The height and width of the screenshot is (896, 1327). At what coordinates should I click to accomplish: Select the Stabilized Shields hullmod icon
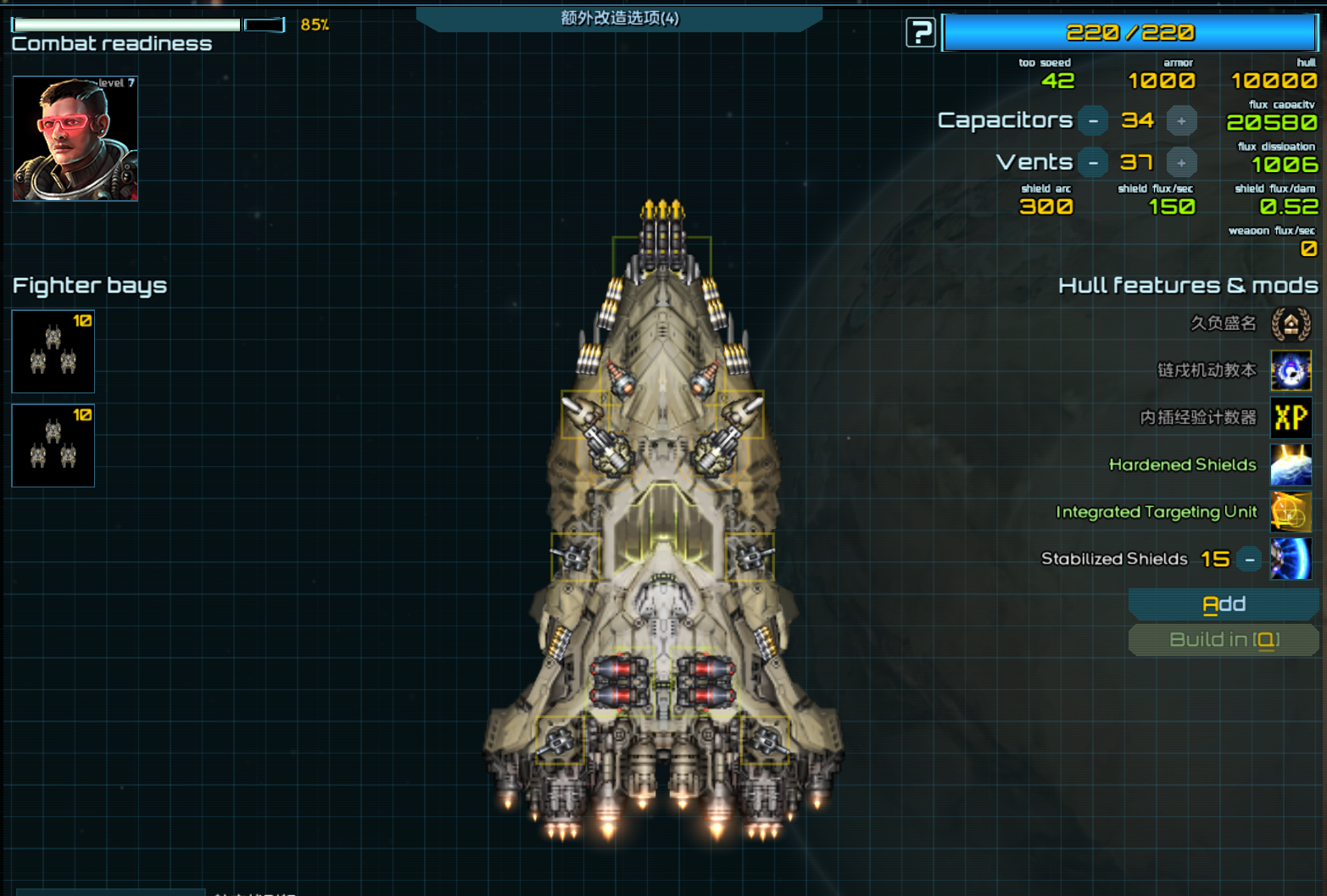(1291, 559)
